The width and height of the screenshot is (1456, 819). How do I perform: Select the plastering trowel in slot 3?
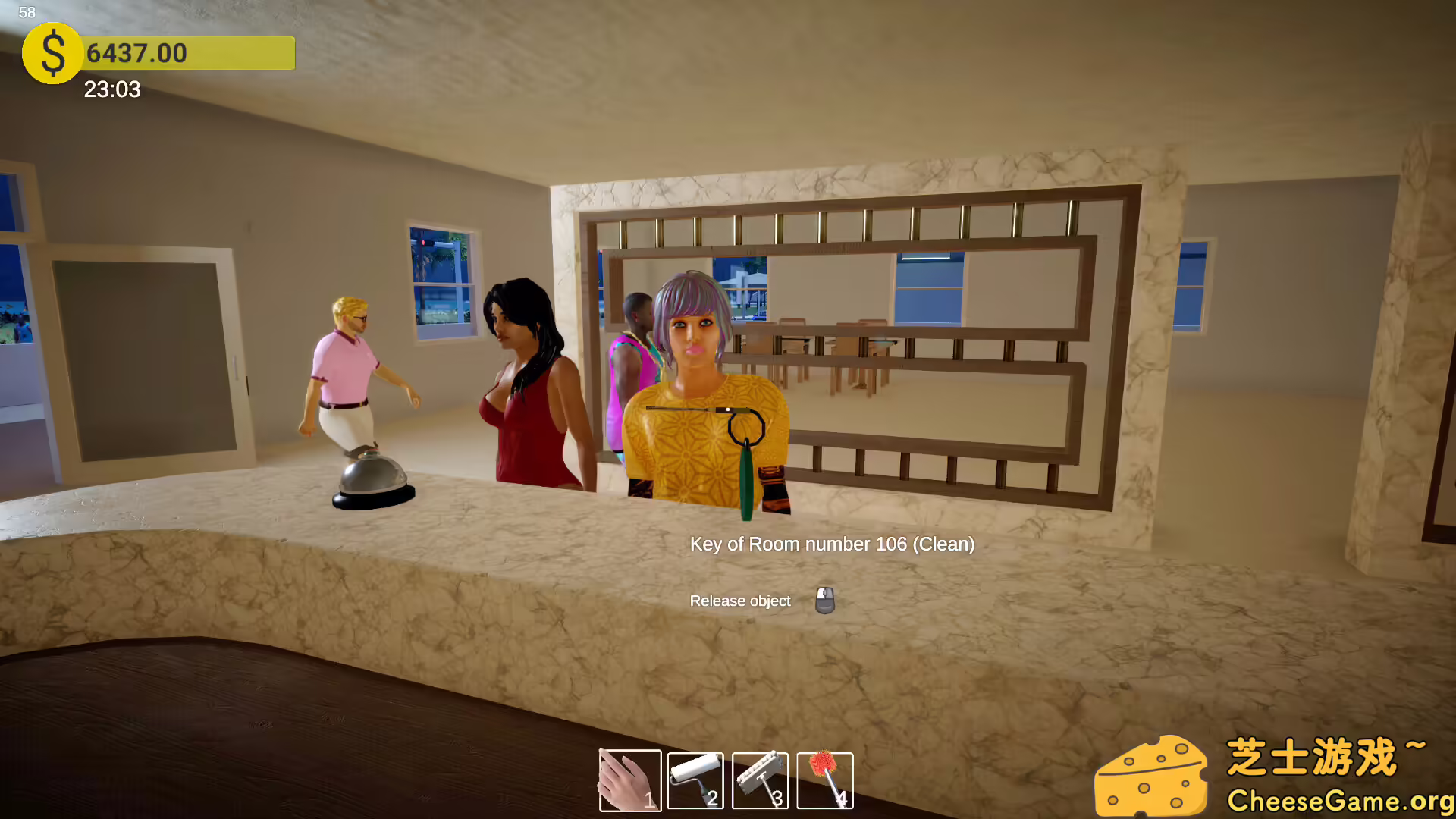coord(759,781)
